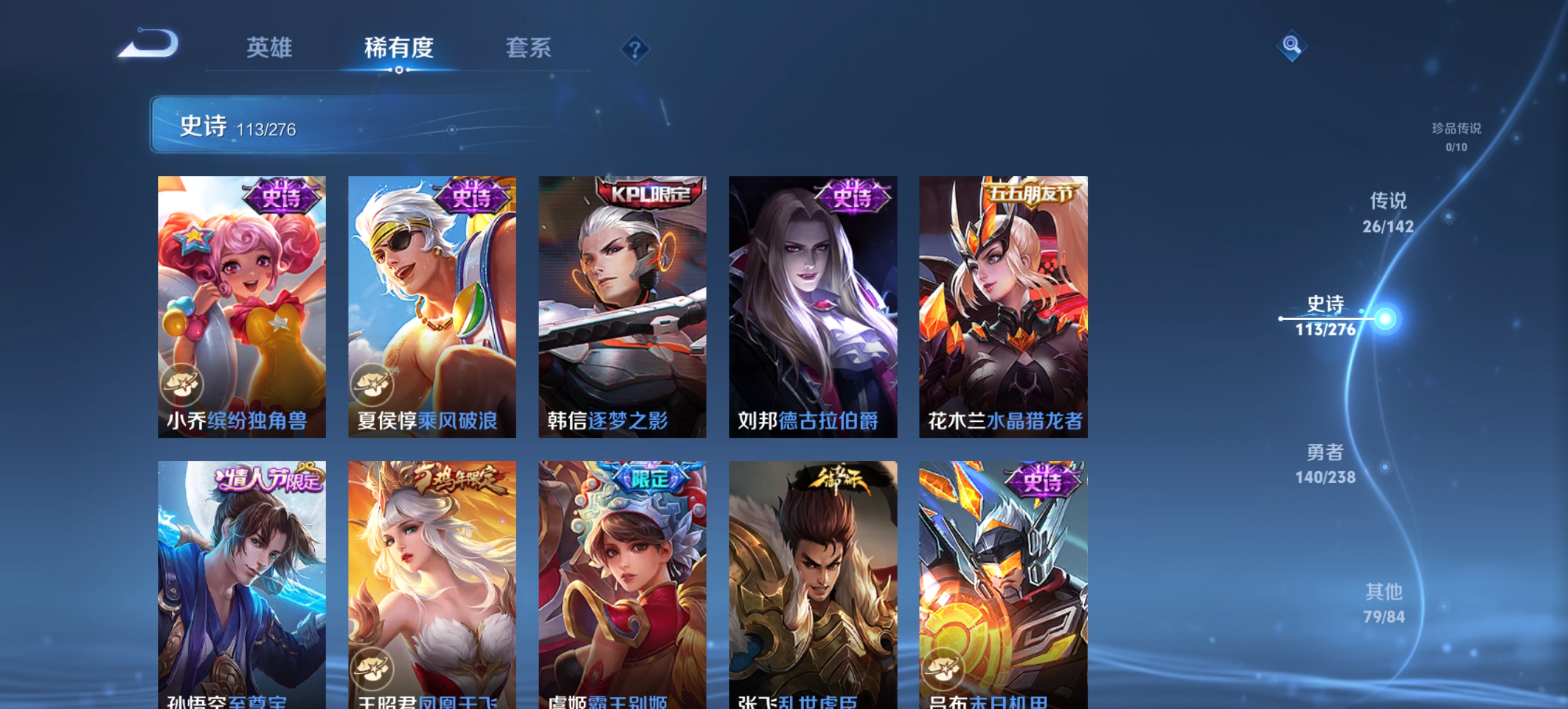View the 刘邦德古拉伯爵 skin
Image resolution: width=1568 pixels, height=709 pixels.
812,305
